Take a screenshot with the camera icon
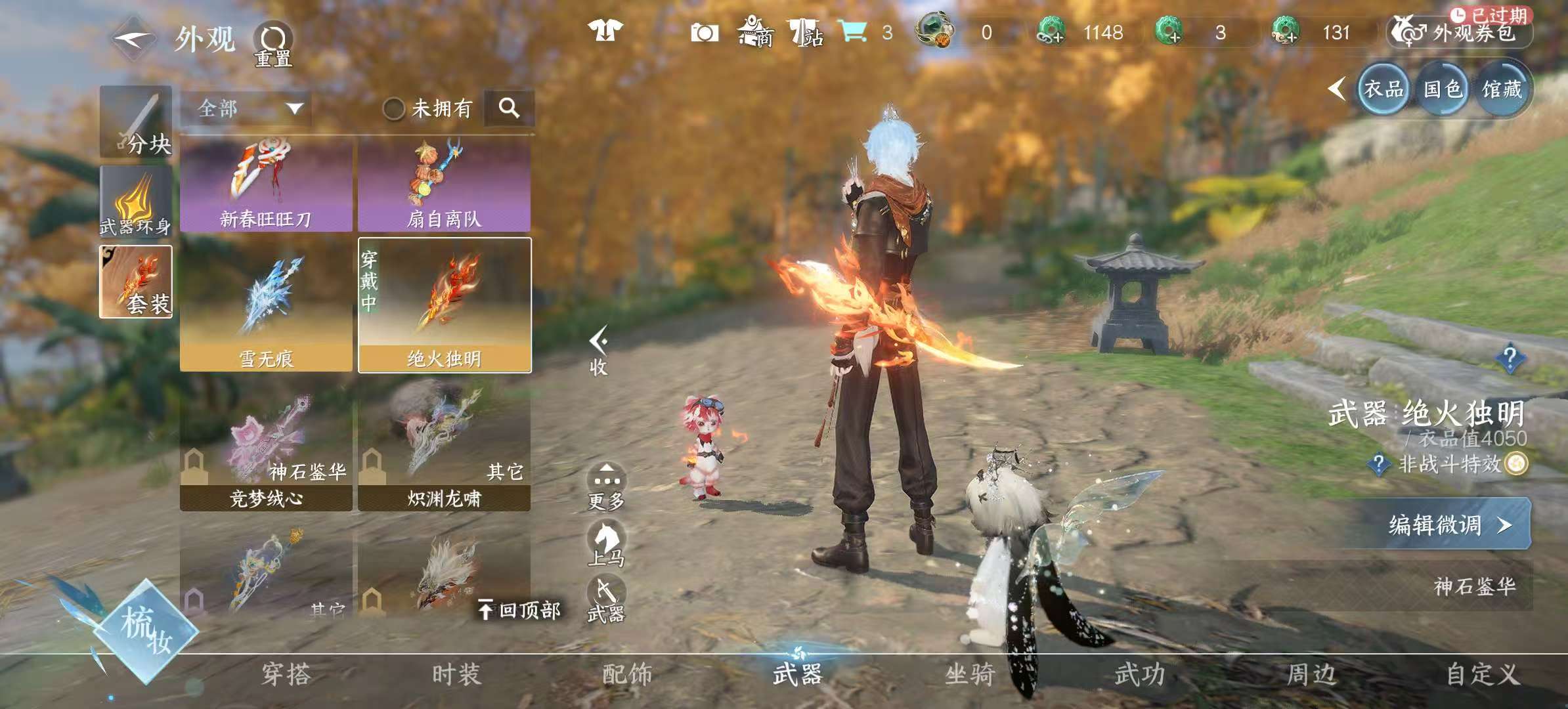Image resolution: width=1568 pixels, height=709 pixels. [704, 33]
